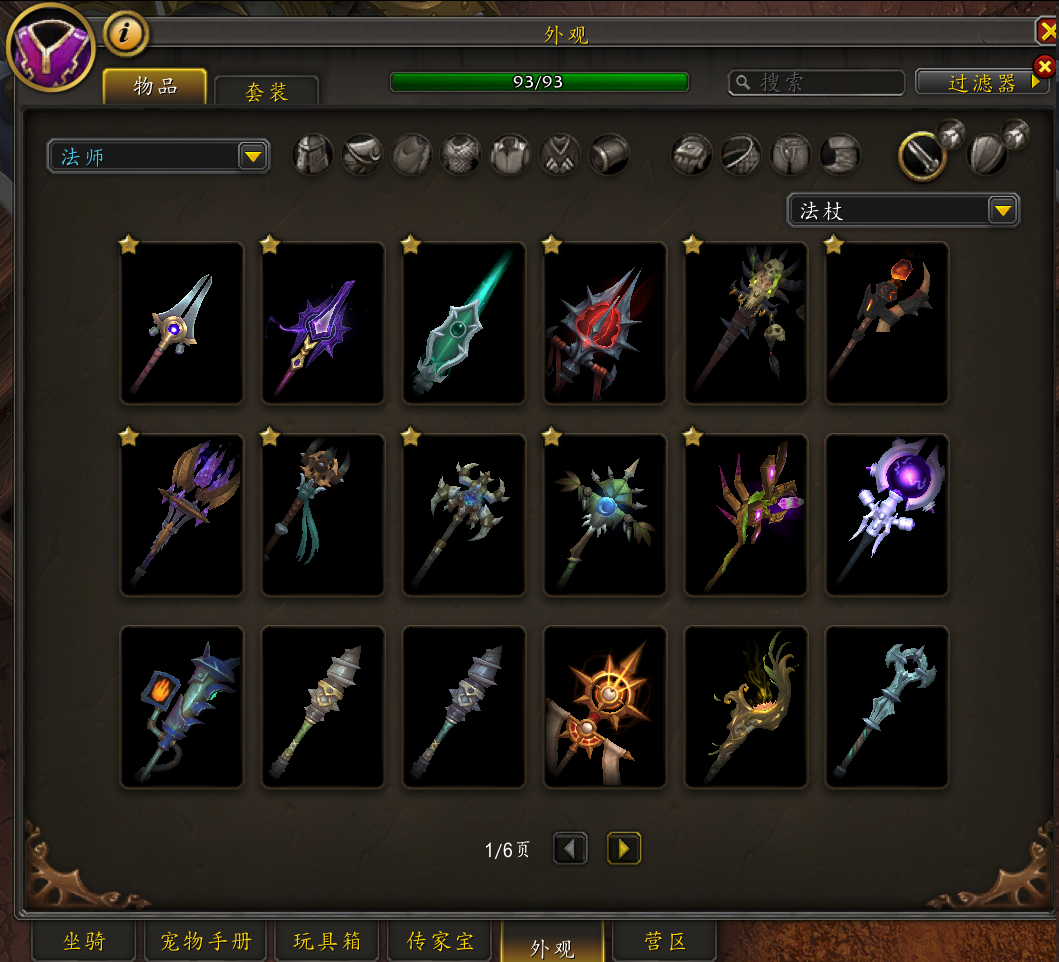Open the 传家宝 heirlooms tab
This screenshot has height=962, width=1059.
pyautogui.click(x=440, y=942)
